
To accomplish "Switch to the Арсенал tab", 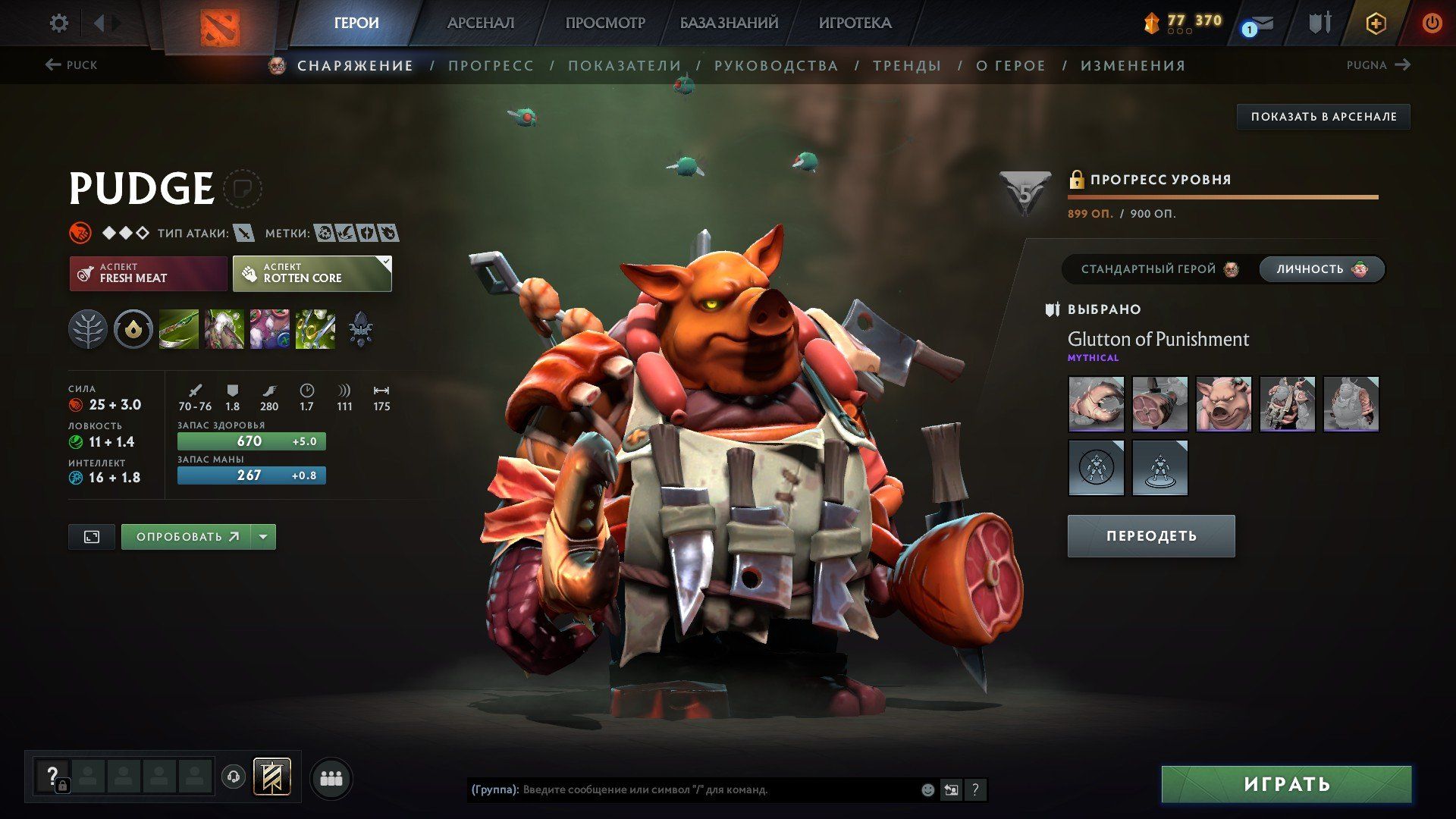I will 480,24.
